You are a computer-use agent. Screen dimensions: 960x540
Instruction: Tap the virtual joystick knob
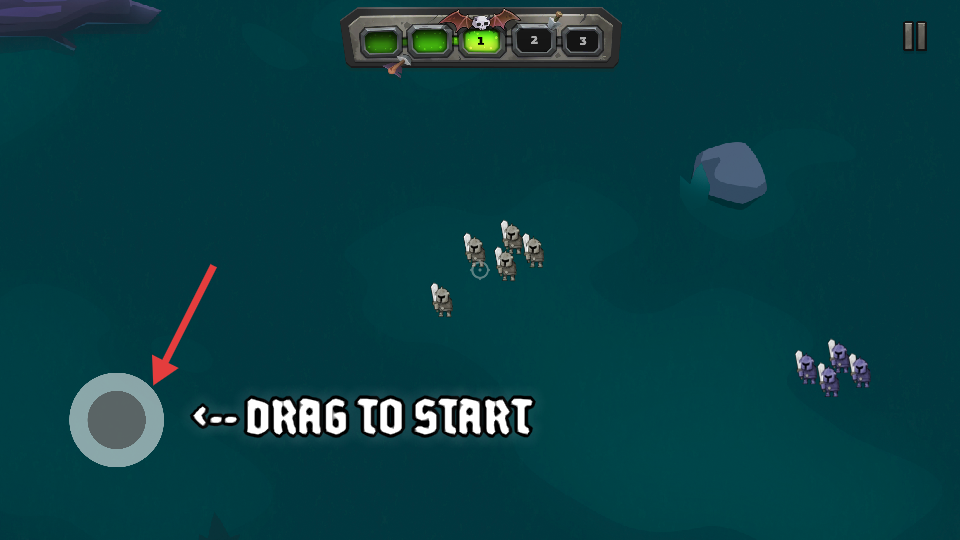pyautogui.click(x=117, y=419)
